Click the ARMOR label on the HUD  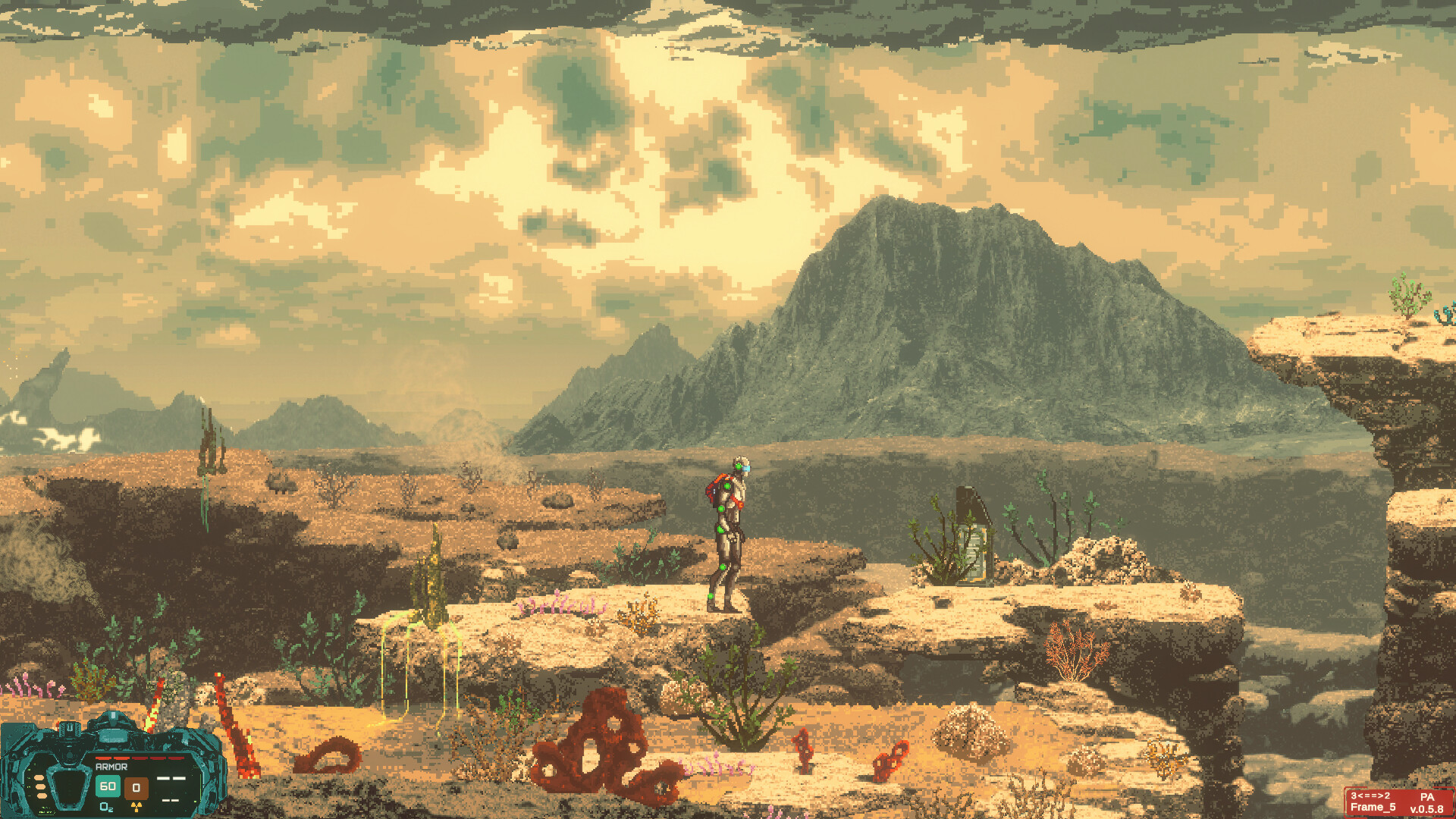(111, 767)
